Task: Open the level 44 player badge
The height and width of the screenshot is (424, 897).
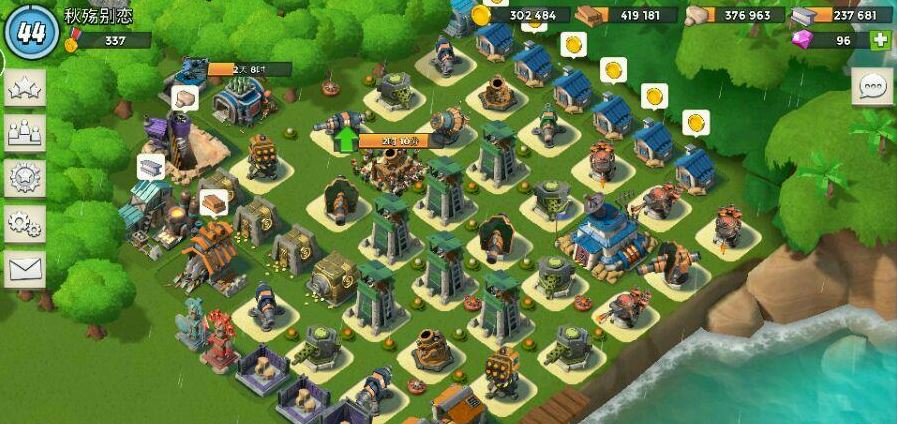Action: [32, 29]
